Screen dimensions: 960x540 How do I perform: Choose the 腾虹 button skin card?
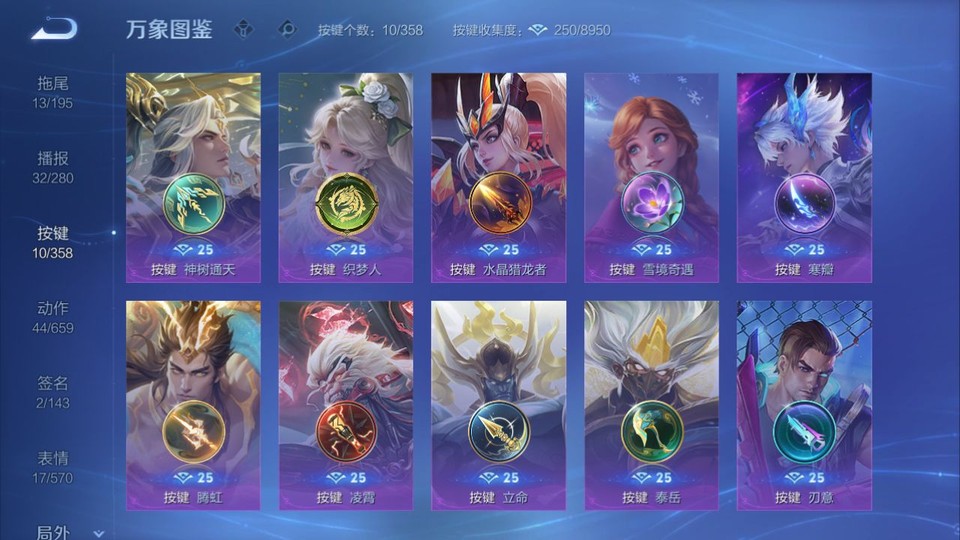pyautogui.click(x=193, y=405)
